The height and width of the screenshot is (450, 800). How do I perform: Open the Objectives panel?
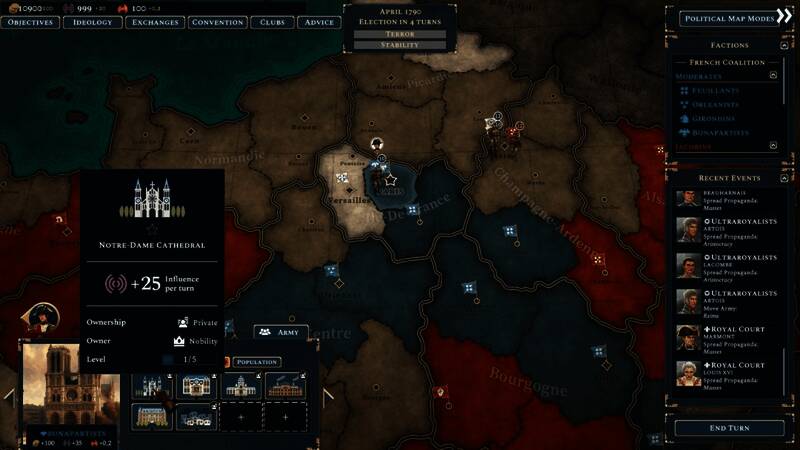30,22
